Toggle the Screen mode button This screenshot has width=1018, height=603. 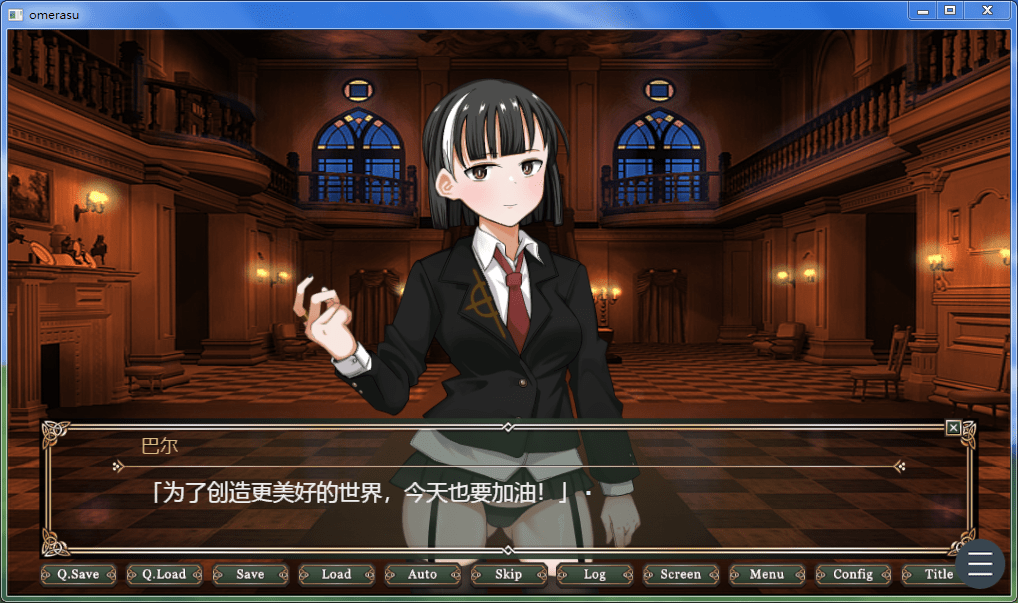click(680, 574)
